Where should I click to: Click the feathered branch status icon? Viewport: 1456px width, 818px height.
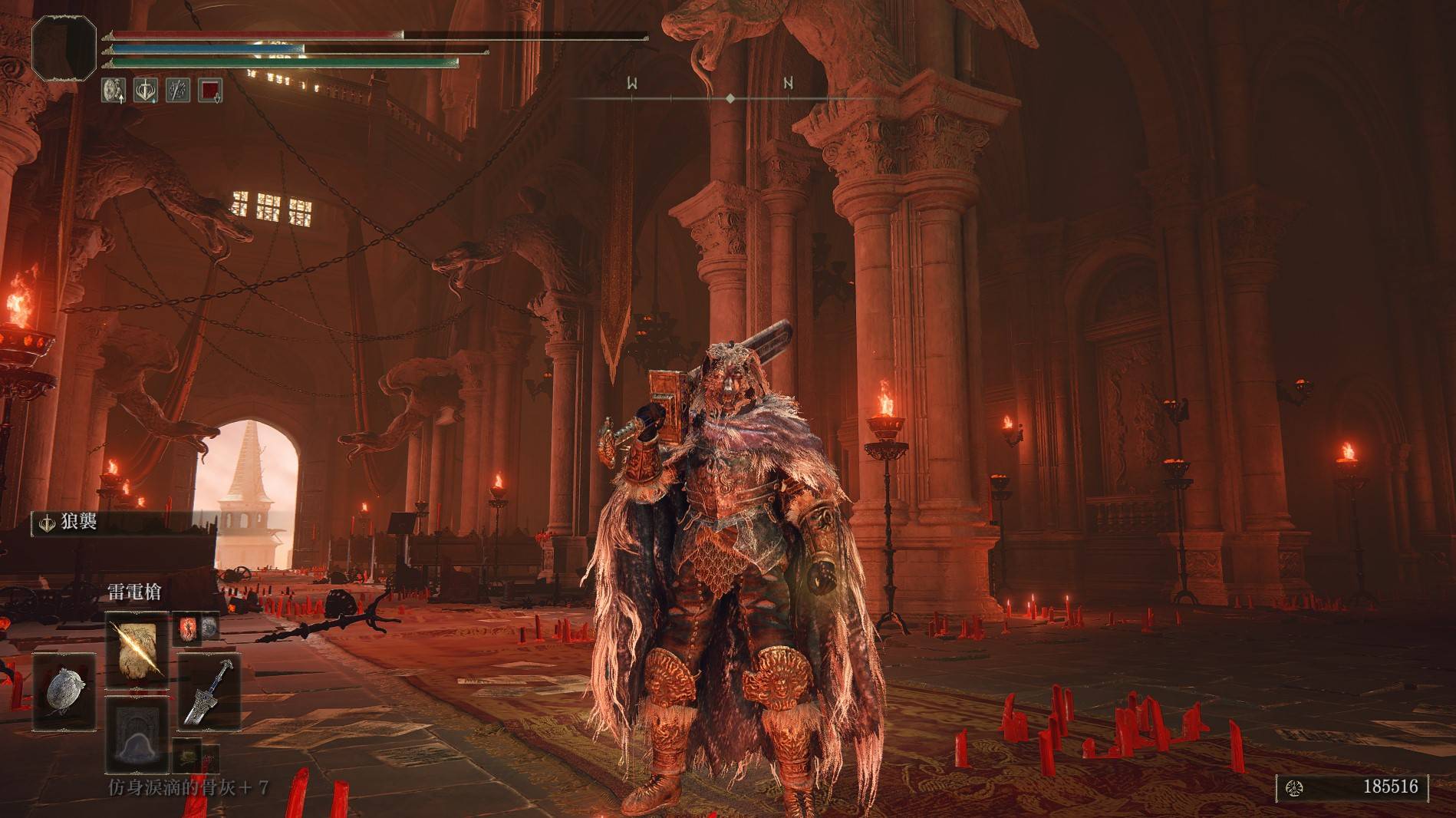[x=178, y=90]
